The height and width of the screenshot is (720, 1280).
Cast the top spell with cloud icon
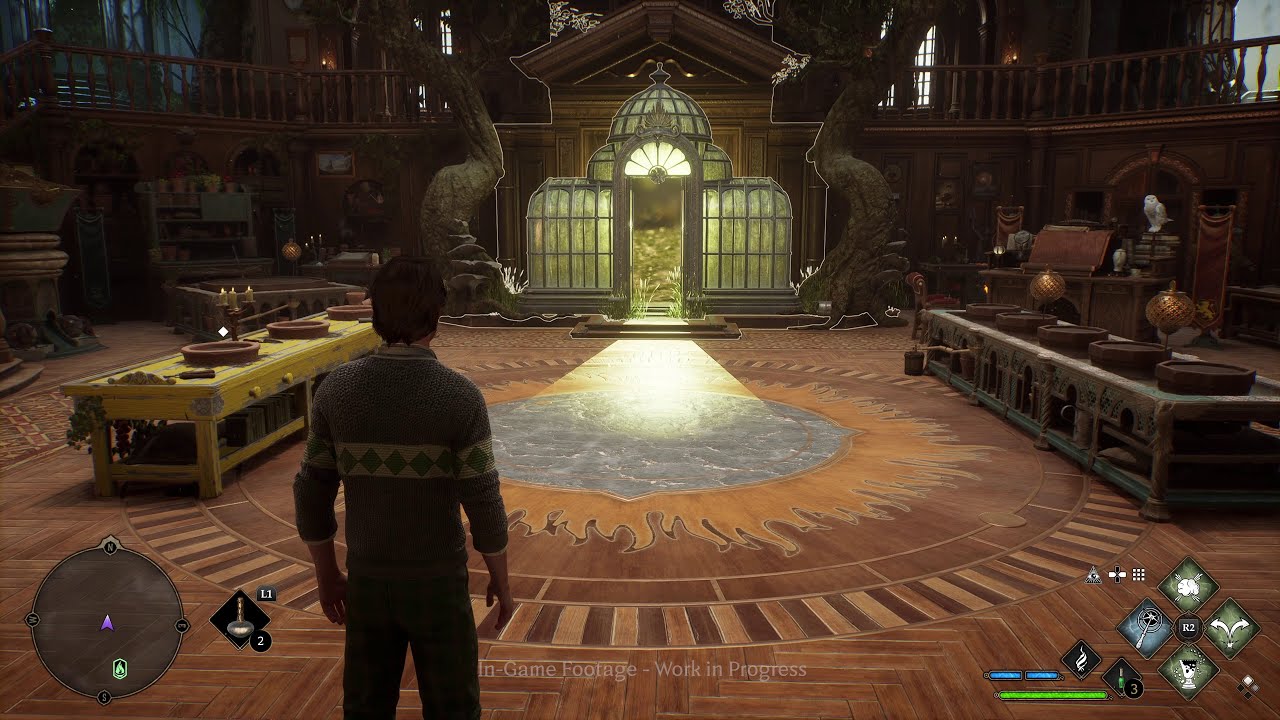(x=1188, y=585)
